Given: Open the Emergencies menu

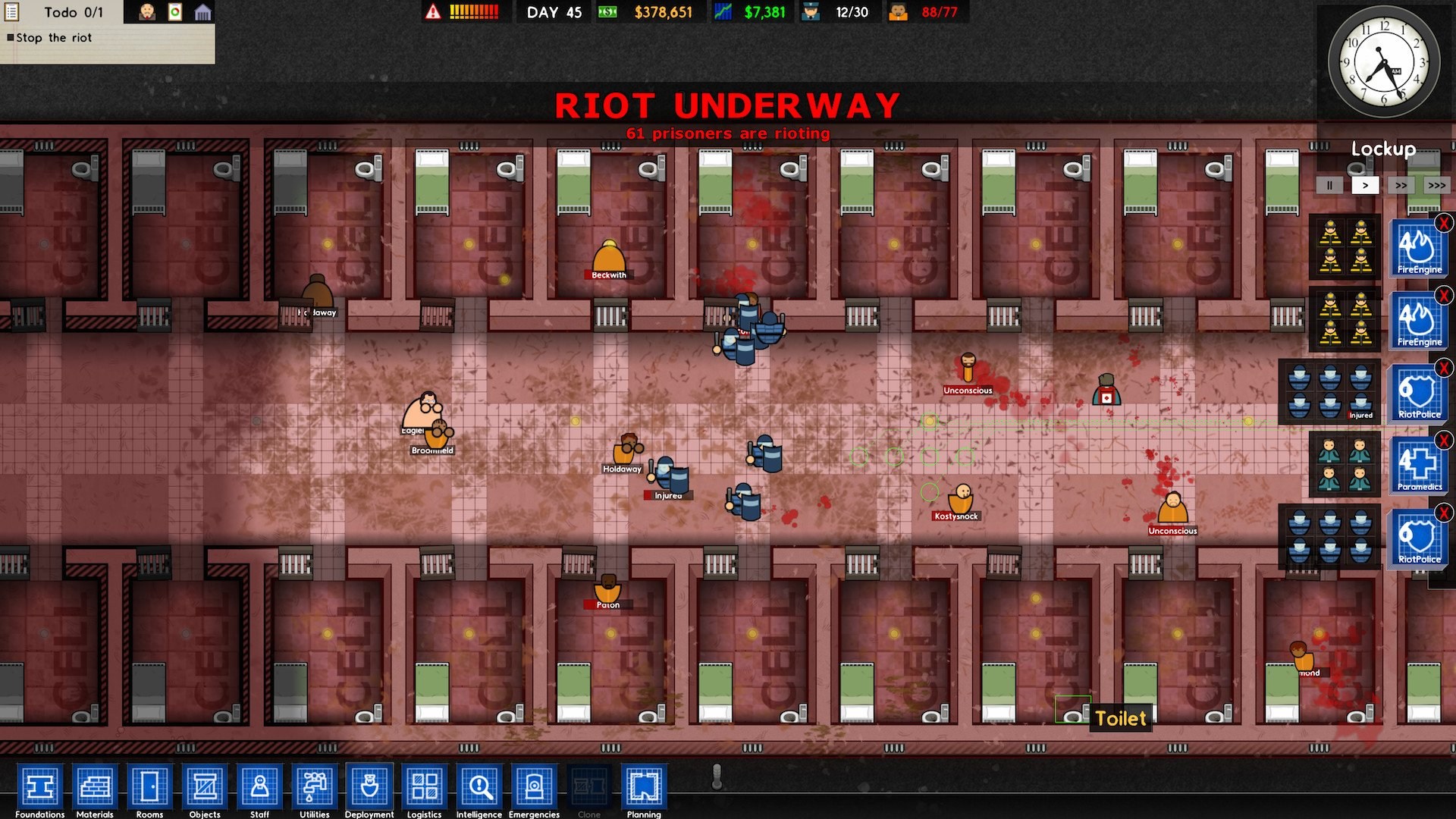Looking at the screenshot, I should pyautogui.click(x=534, y=789).
